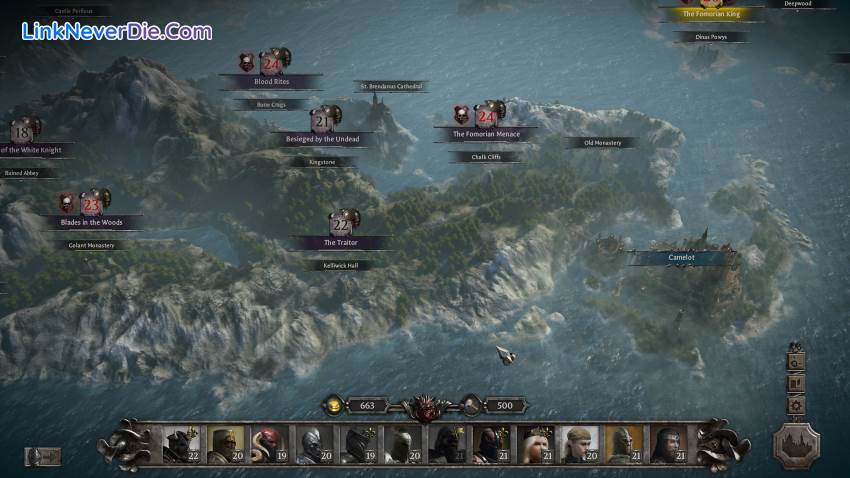Open The Traitor mission at Kelliwick Hall

click(340, 242)
